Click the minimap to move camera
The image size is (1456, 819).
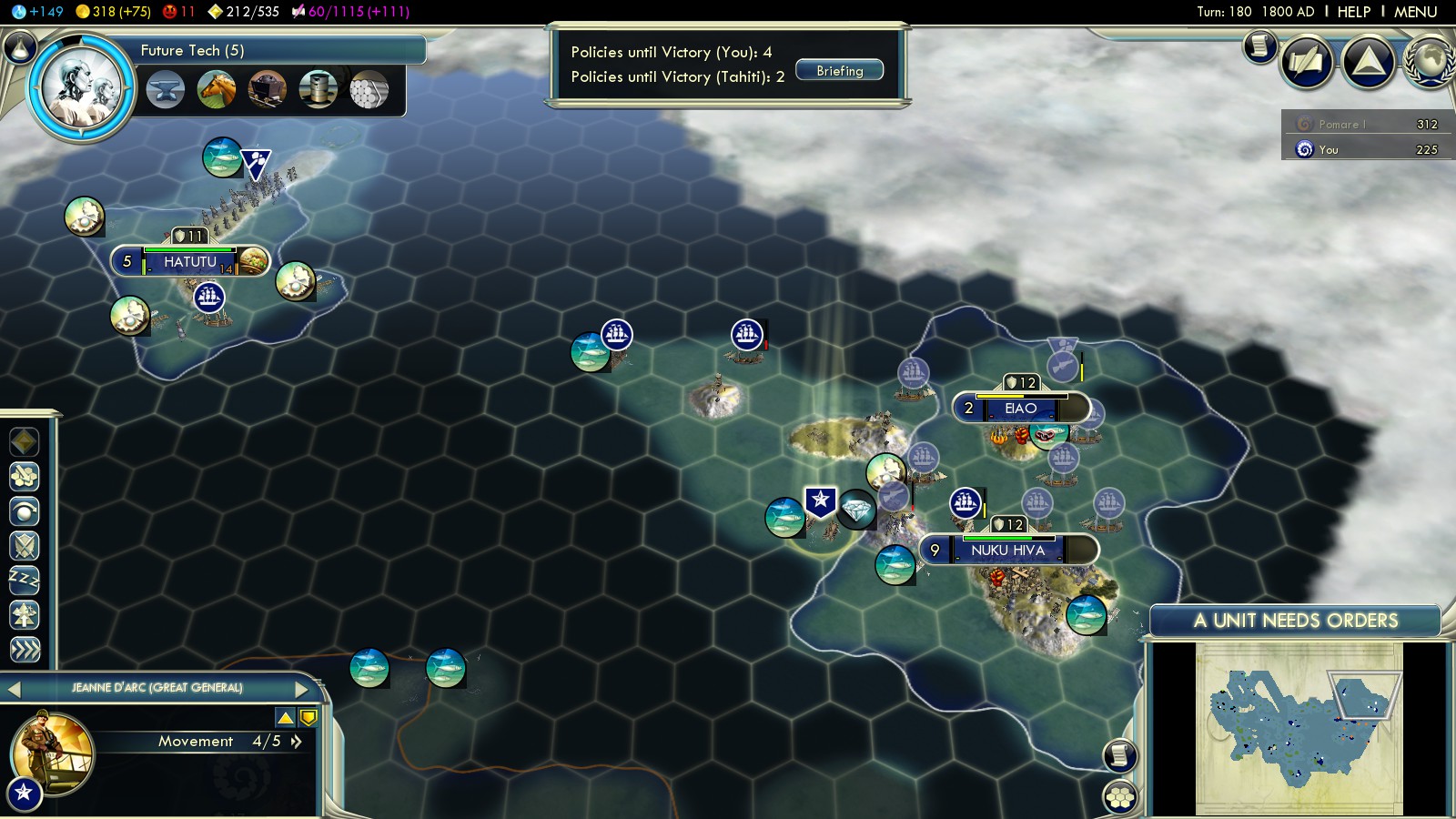point(1299,728)
